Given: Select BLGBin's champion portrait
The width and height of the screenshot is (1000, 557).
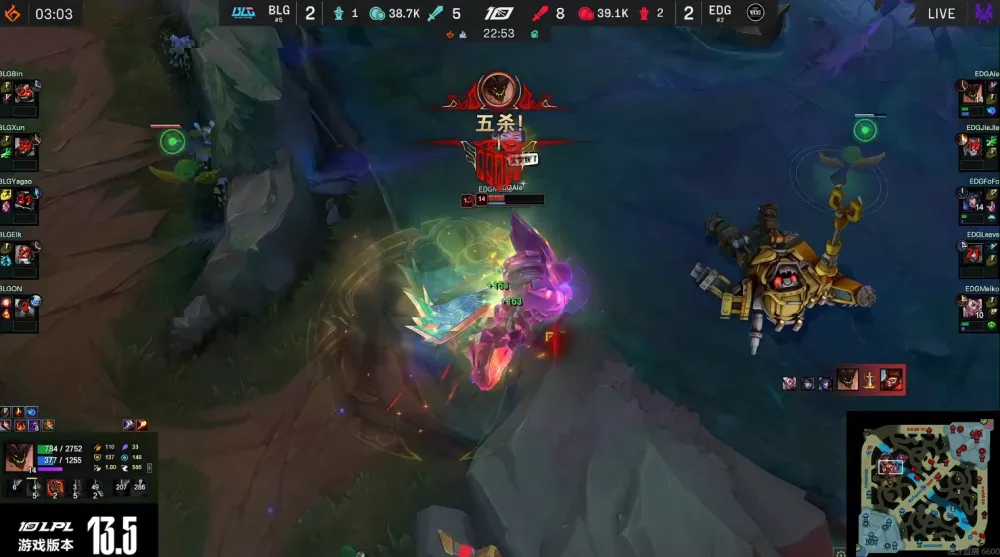Looking at the screenshot, I should click(x=24, y=93).
